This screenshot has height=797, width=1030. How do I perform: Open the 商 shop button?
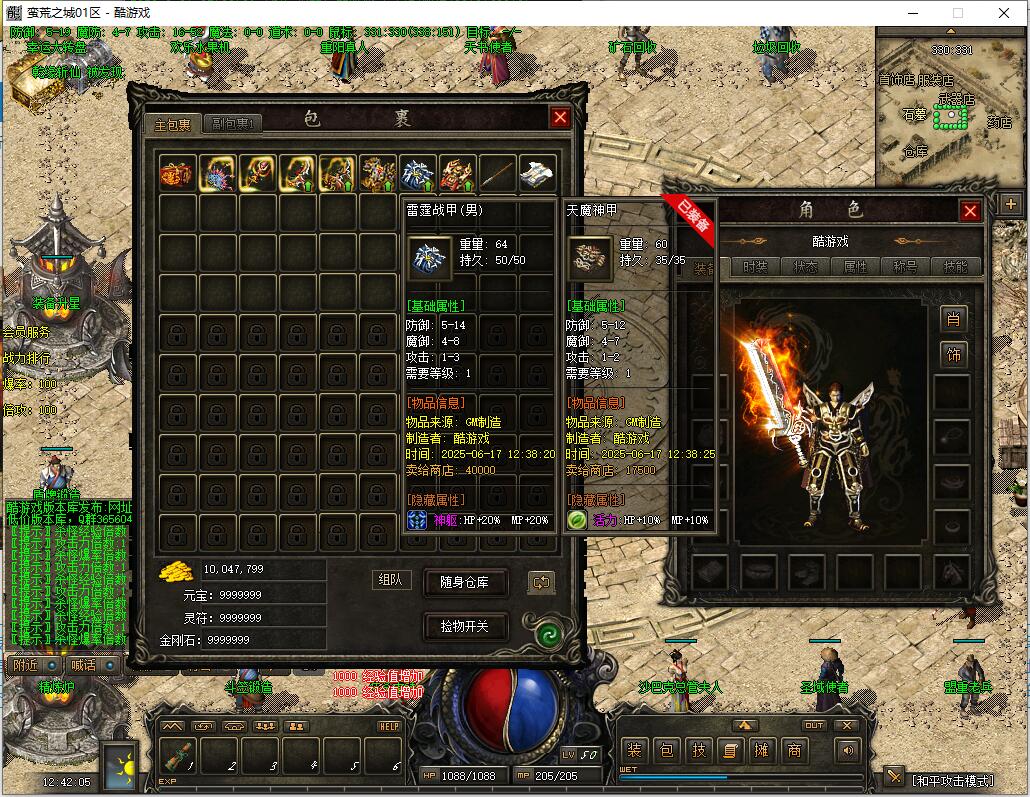(x=794, y=750)
